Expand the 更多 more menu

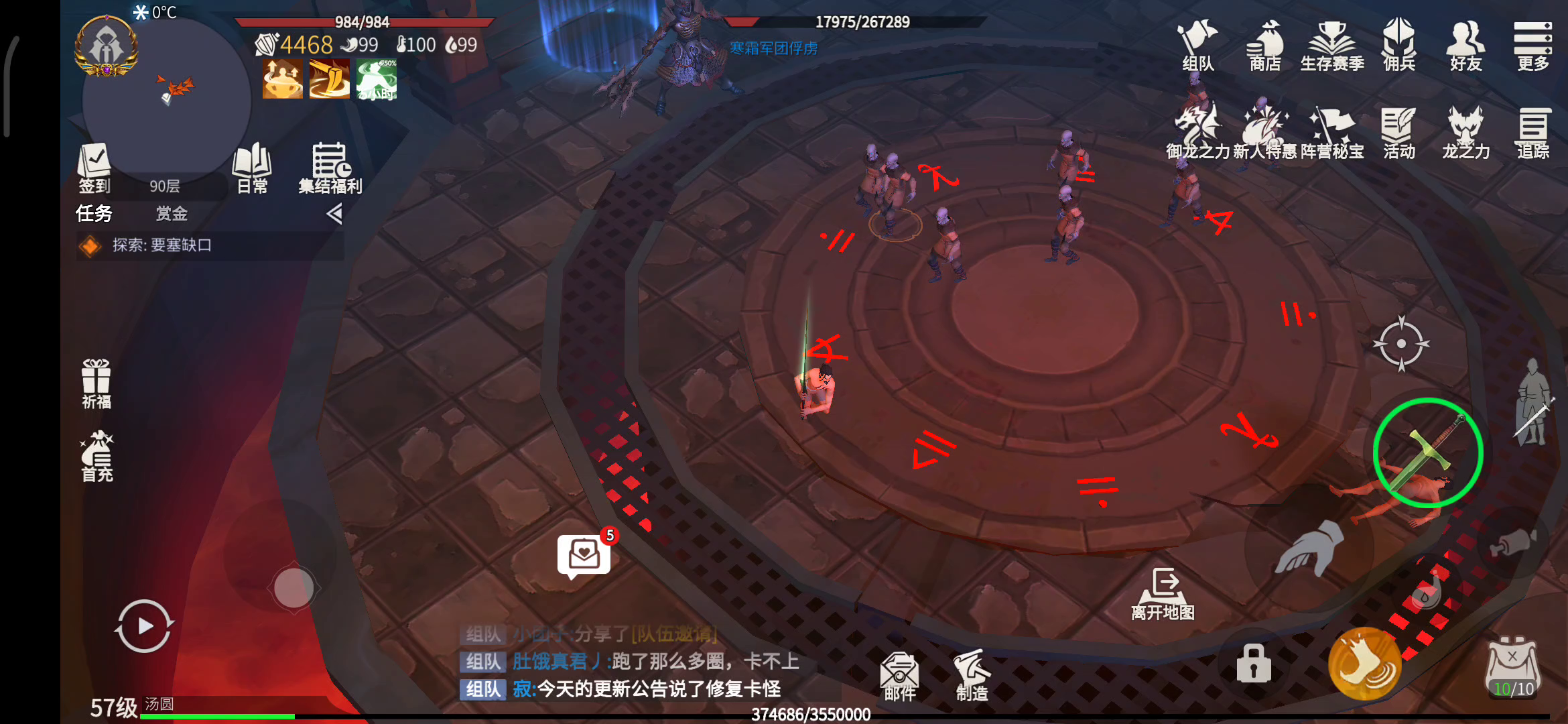click(1532, 45)
